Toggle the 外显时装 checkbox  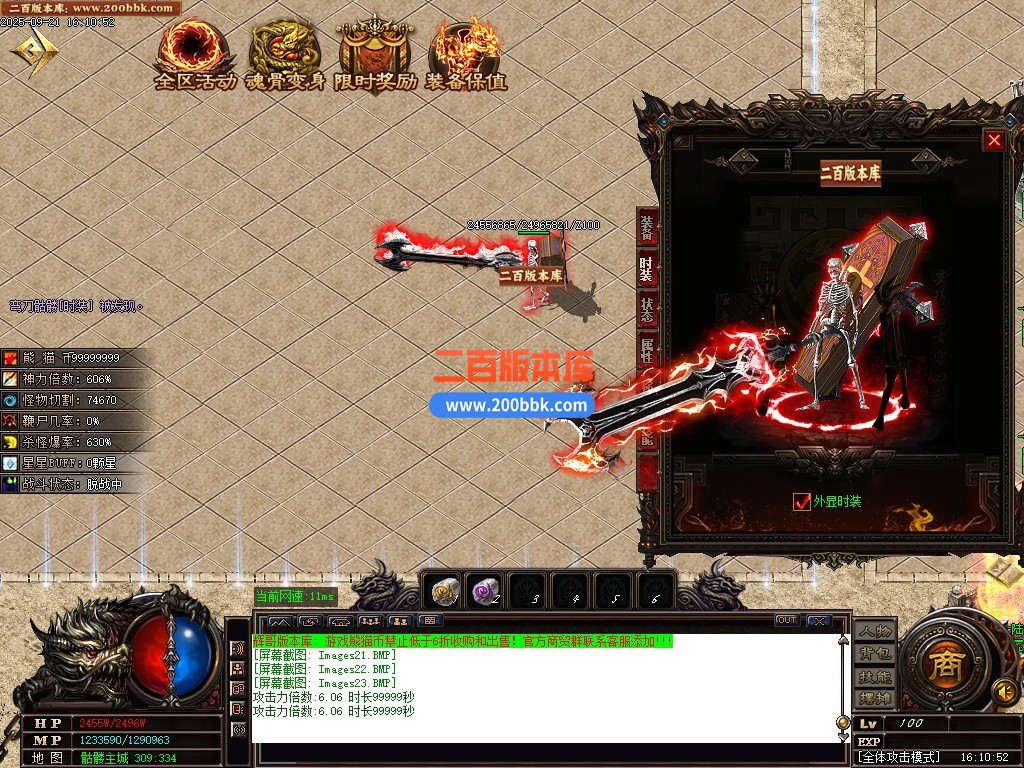pos(801,501)
